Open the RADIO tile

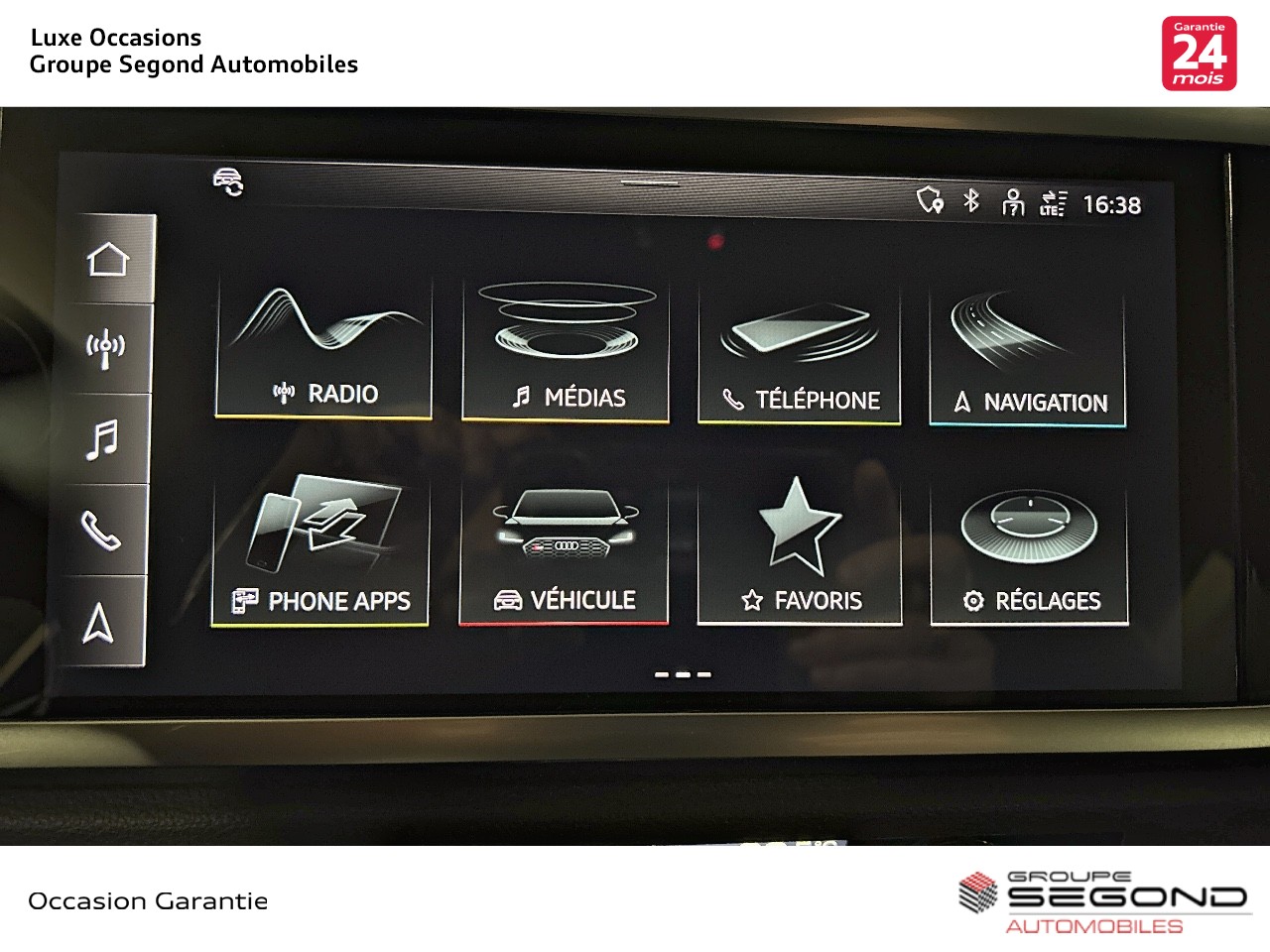324,349
